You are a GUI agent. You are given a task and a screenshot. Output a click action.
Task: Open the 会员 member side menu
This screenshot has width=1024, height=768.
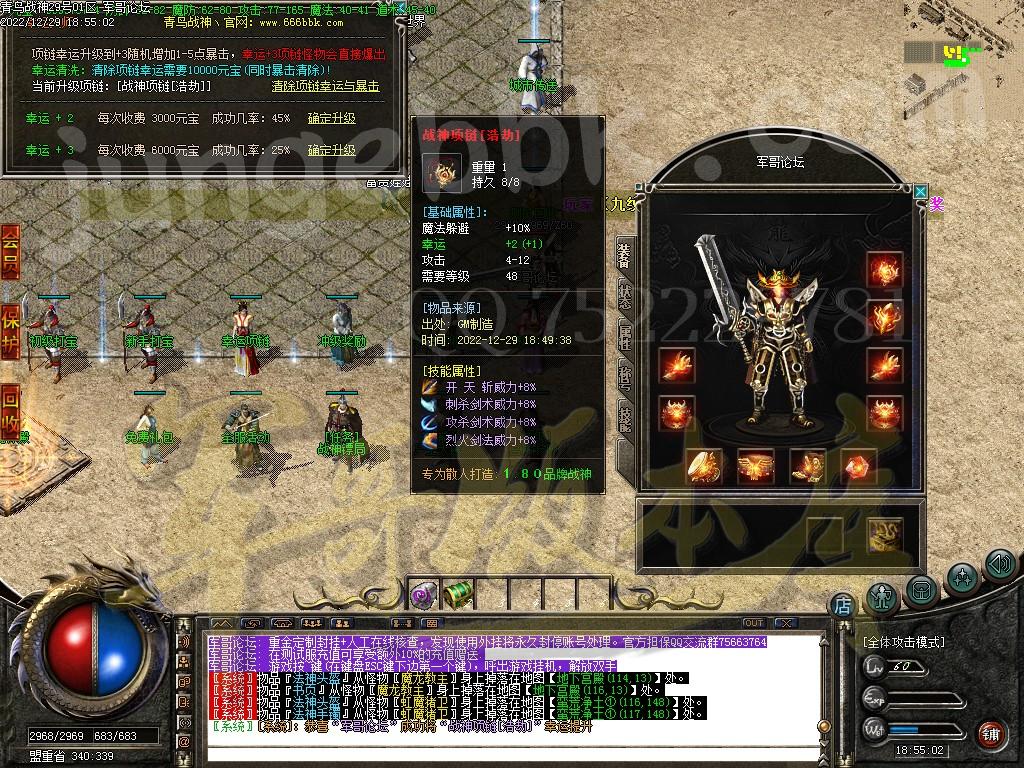tap(10, 251)
